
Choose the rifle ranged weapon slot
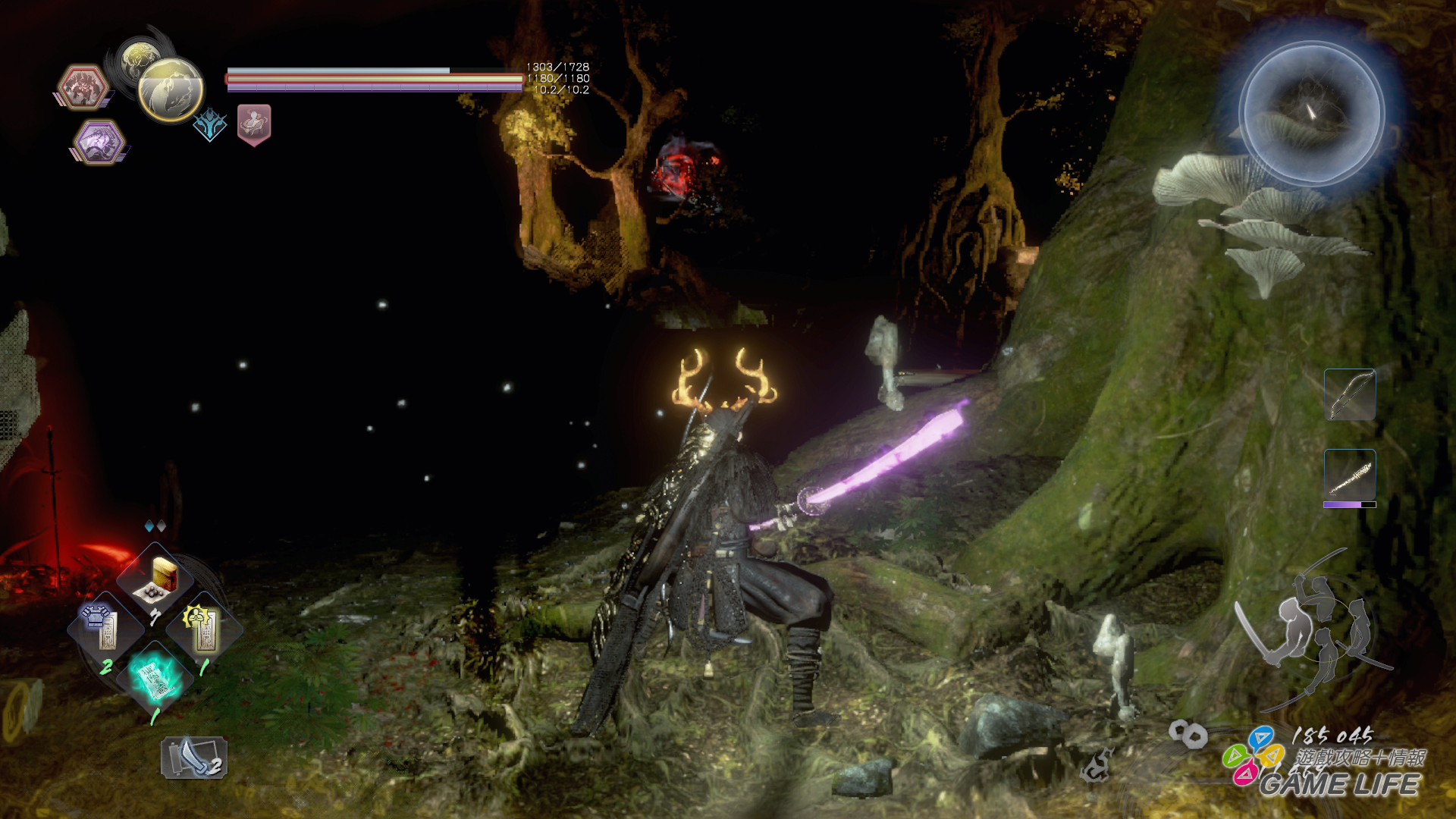(1350, 475)
